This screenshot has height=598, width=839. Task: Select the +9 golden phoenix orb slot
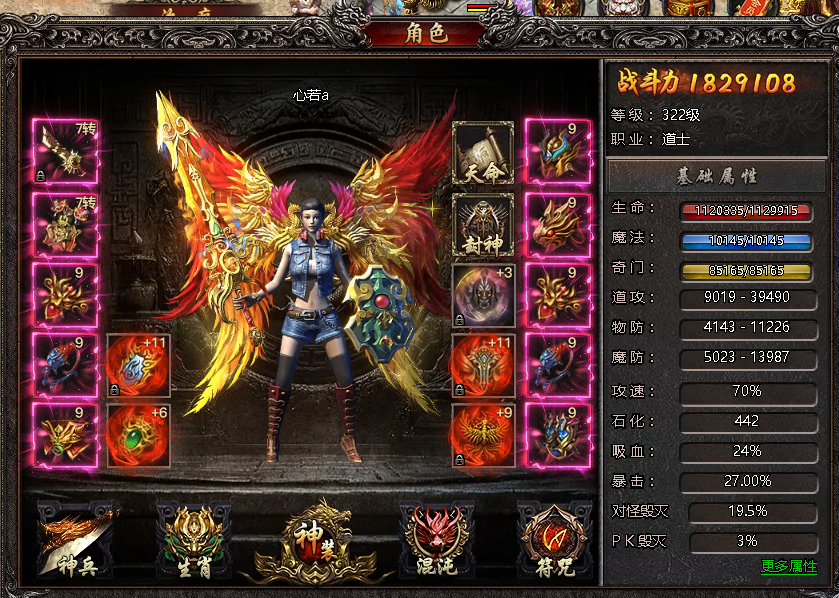tap(483, 435)
